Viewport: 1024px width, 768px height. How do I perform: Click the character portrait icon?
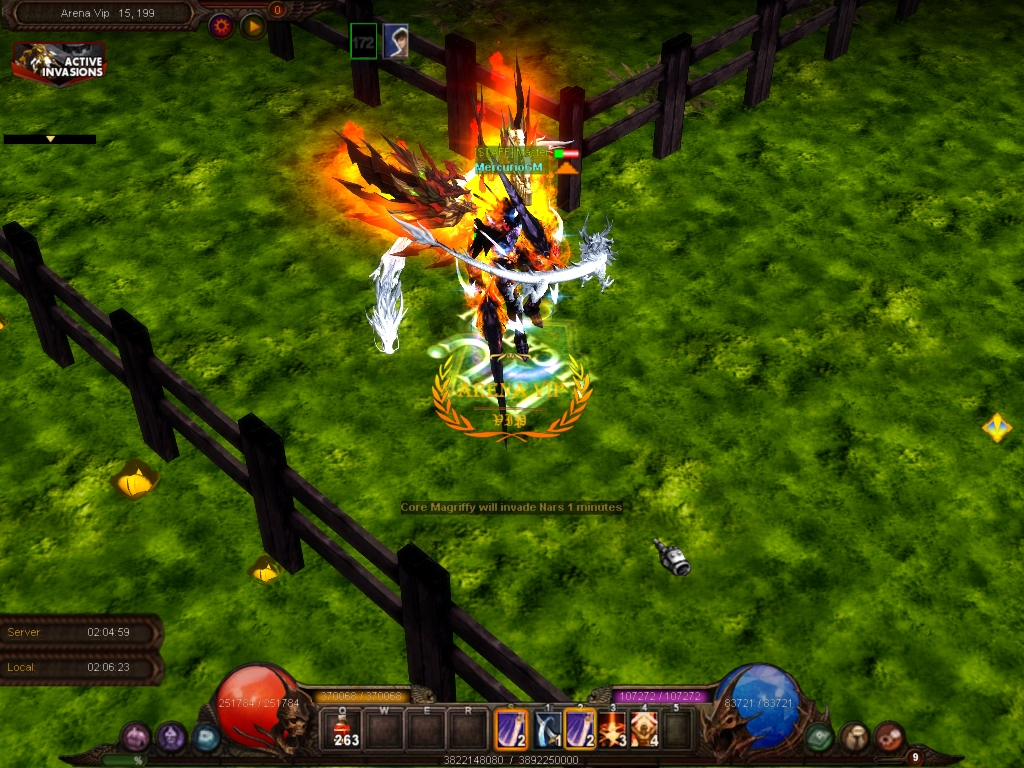396,41
